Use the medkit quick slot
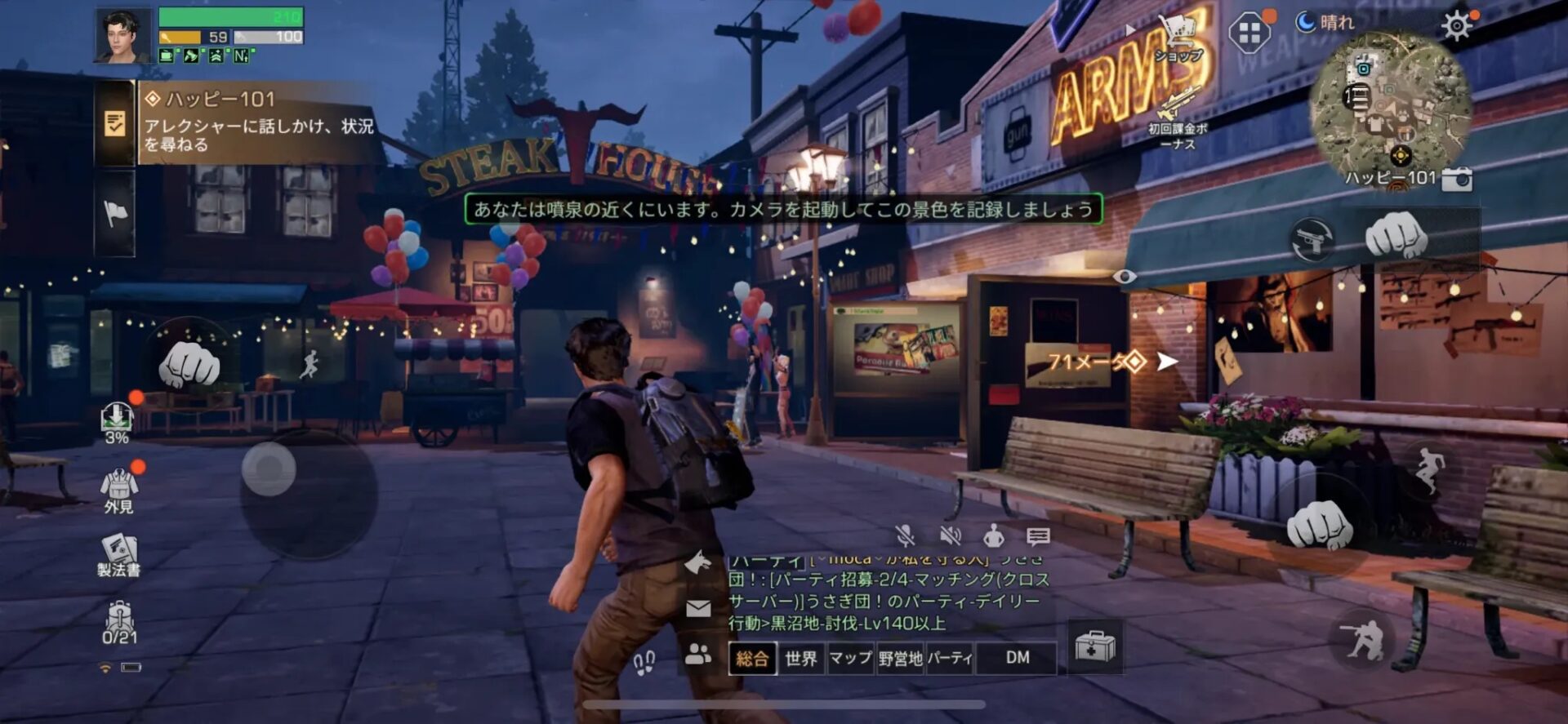 [x=1094, y=646]
